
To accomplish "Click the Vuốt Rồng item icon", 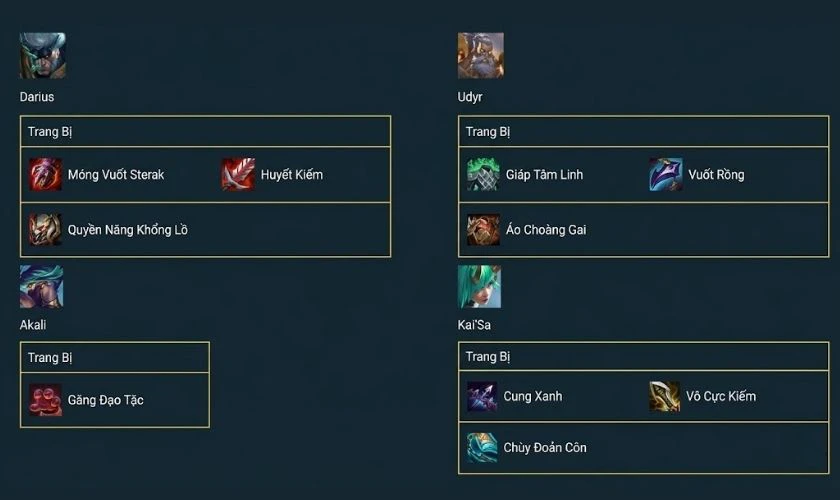I will coord(666,174).
